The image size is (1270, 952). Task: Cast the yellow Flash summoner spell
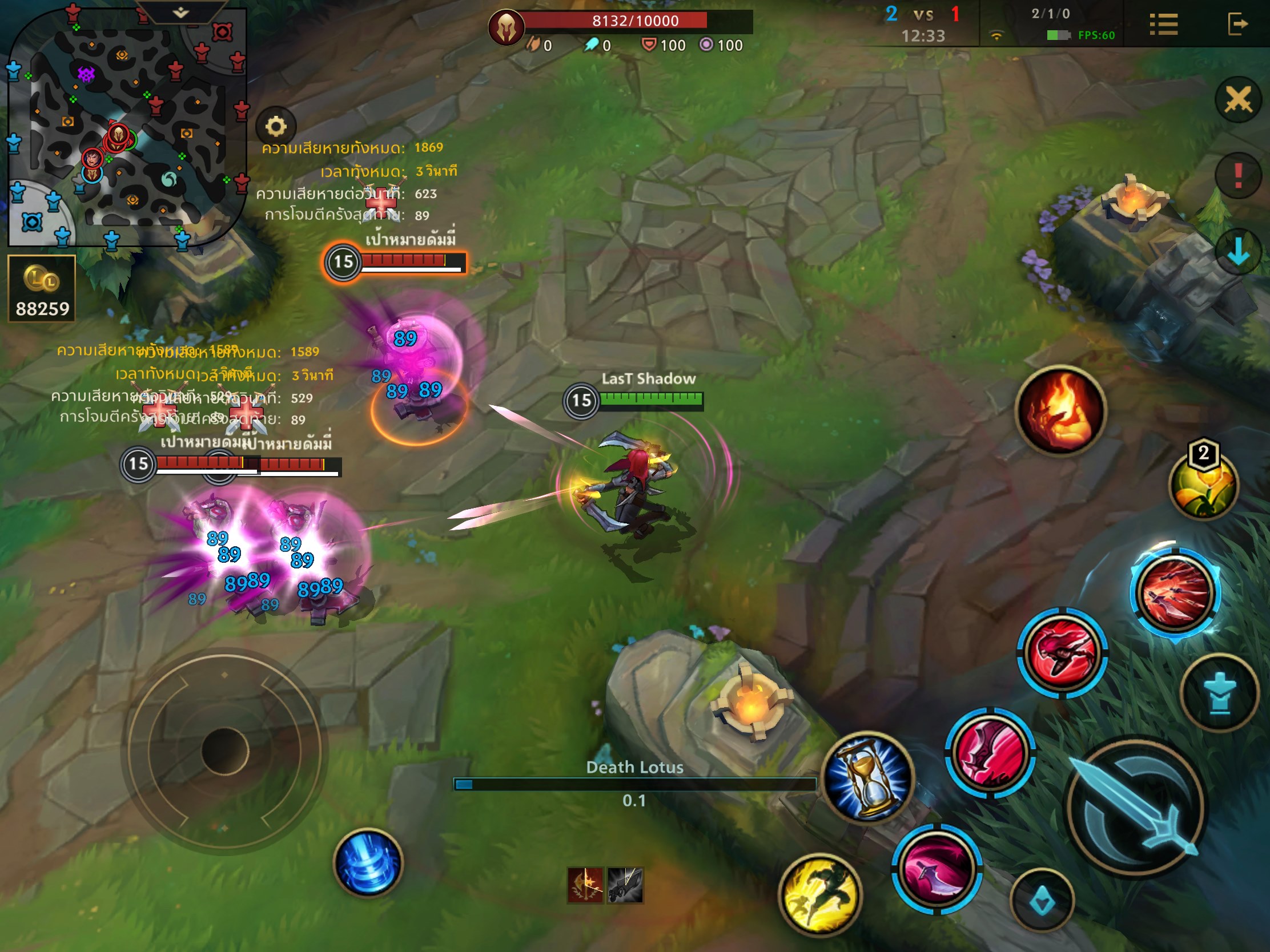pyautogui.click(x=820, y=894)
